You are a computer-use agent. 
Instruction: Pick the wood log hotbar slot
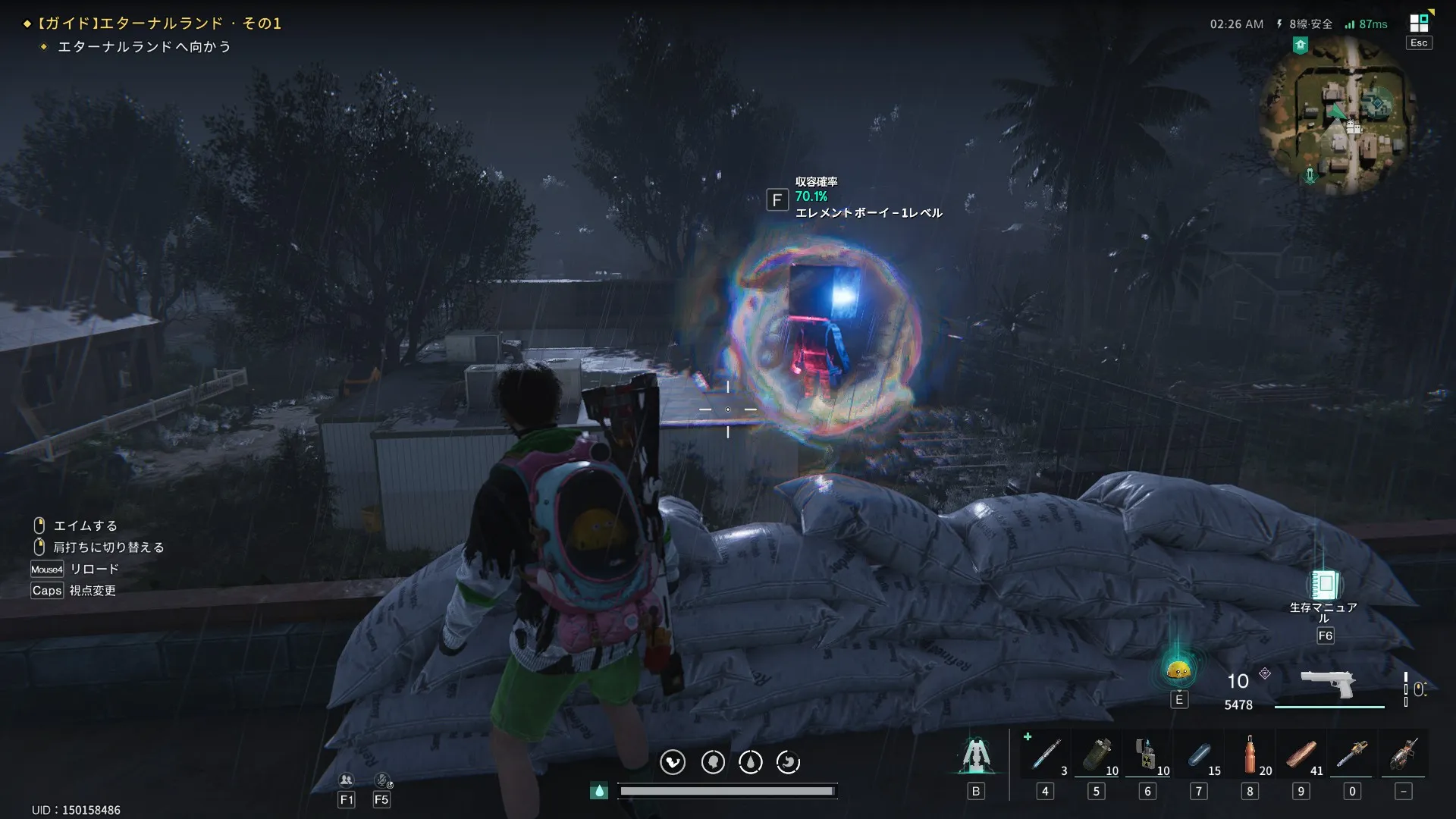coord(1301,755)
